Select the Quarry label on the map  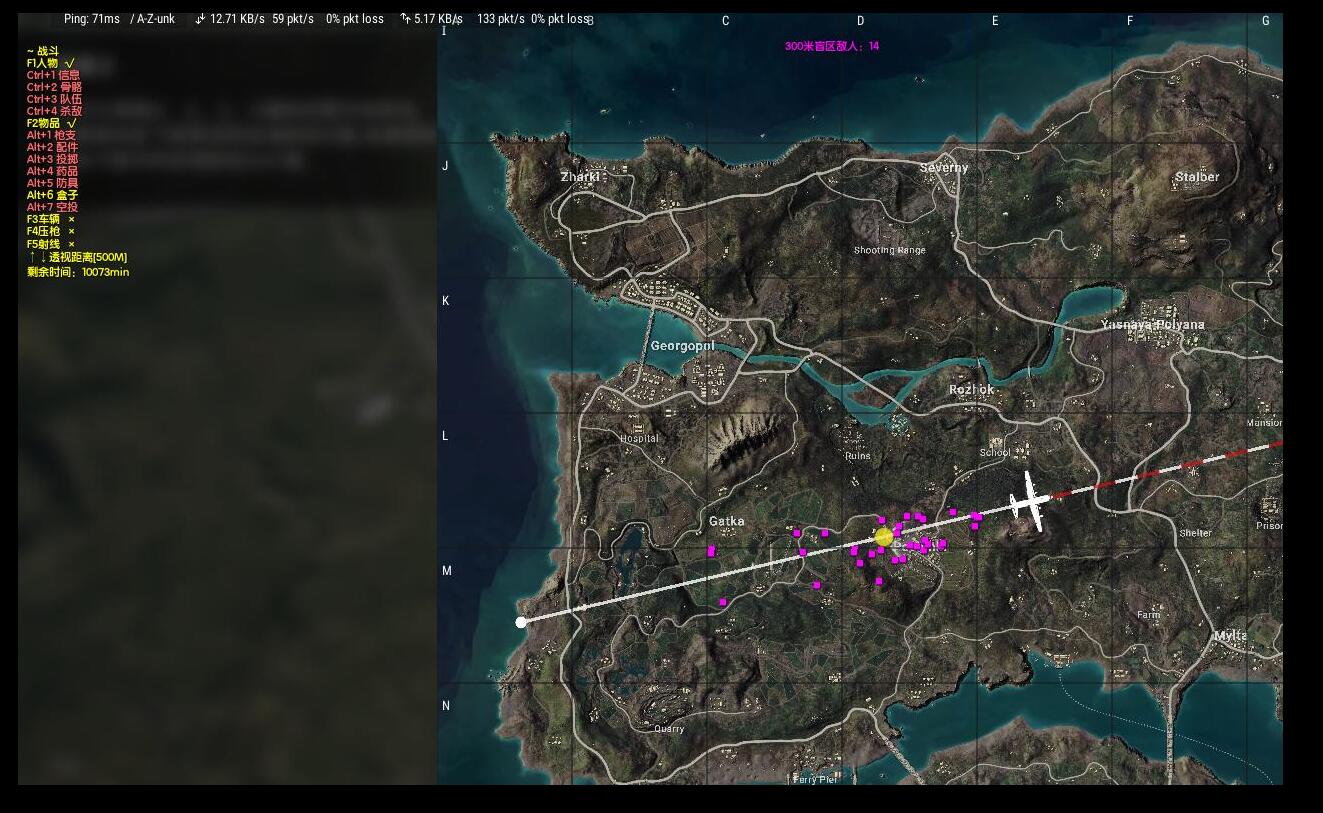click(x=669, y=729)
